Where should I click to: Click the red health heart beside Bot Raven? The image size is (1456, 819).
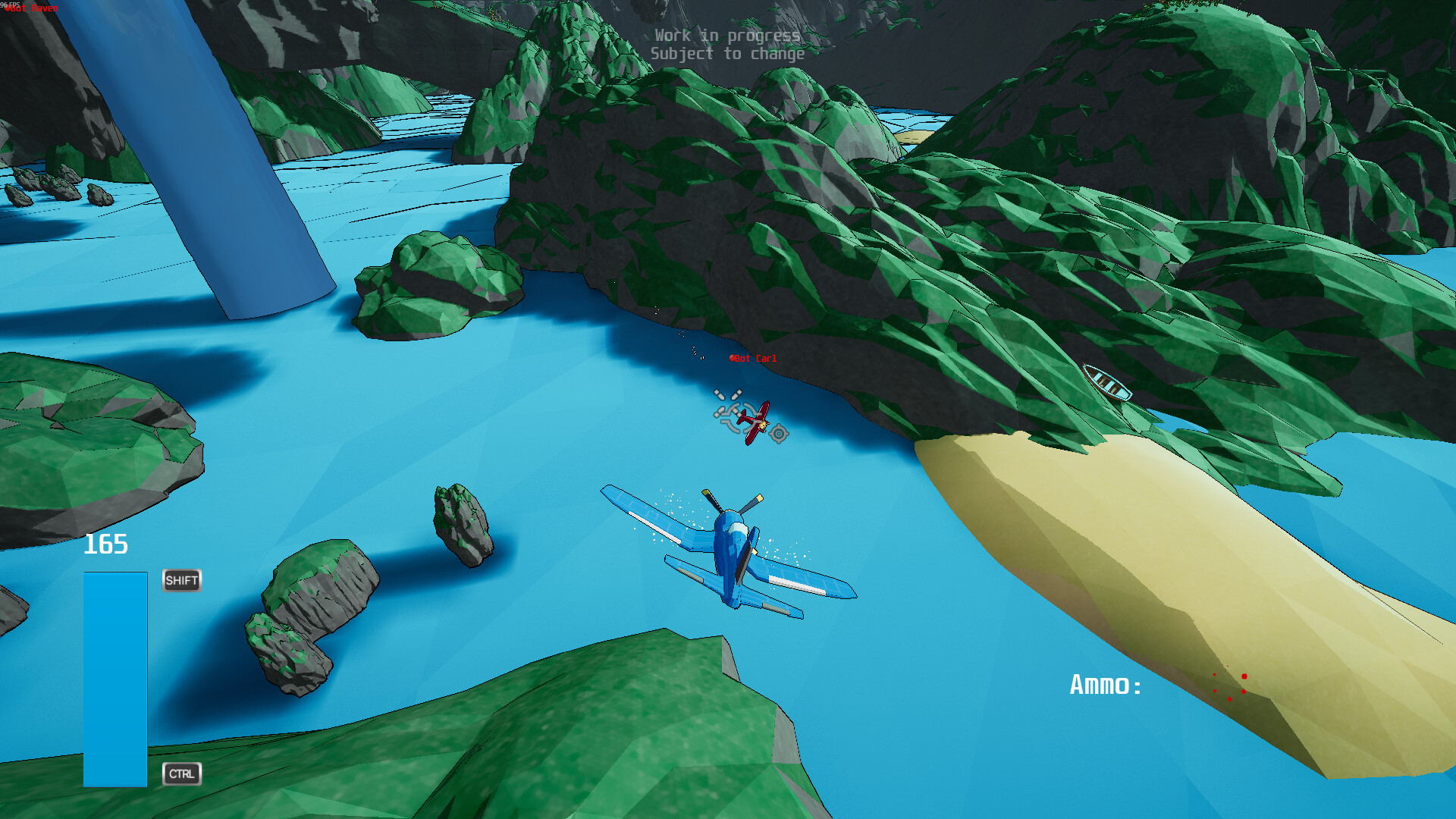click(x=8, y=8)
